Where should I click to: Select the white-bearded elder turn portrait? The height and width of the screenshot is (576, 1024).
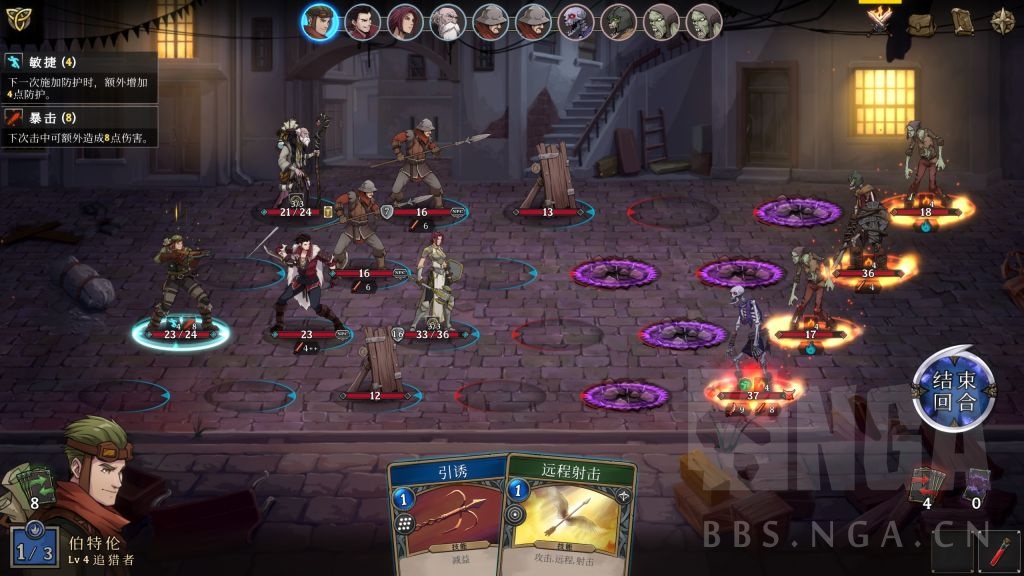coord(447,21)
